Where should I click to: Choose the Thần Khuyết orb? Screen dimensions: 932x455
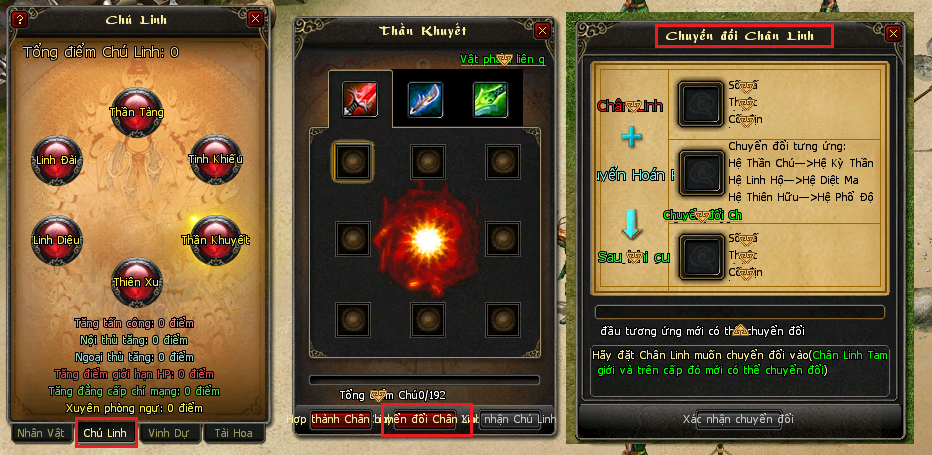tap(214, 239)
